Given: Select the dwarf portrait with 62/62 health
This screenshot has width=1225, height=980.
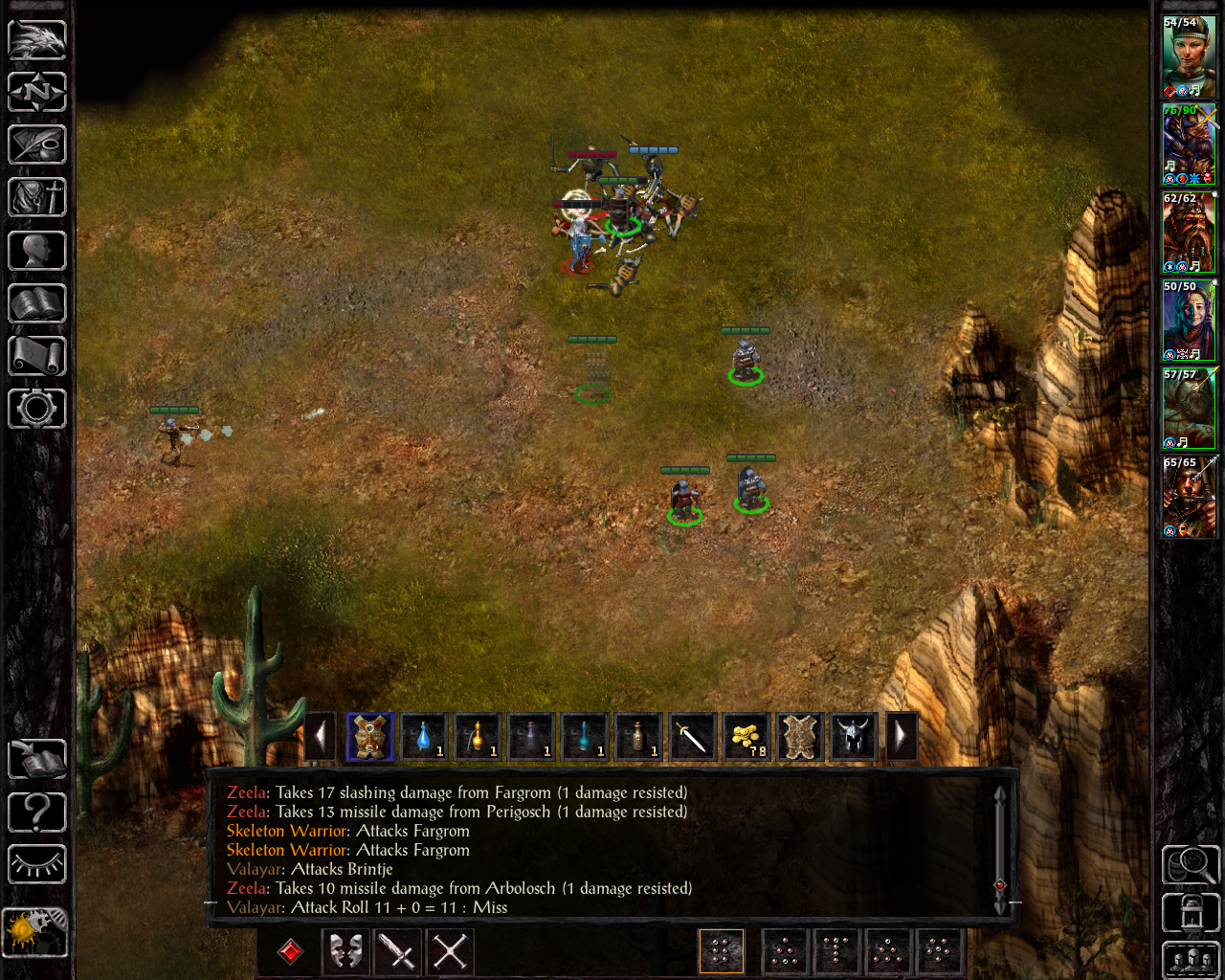Looking at the screenshot, I should (1189, 233).
